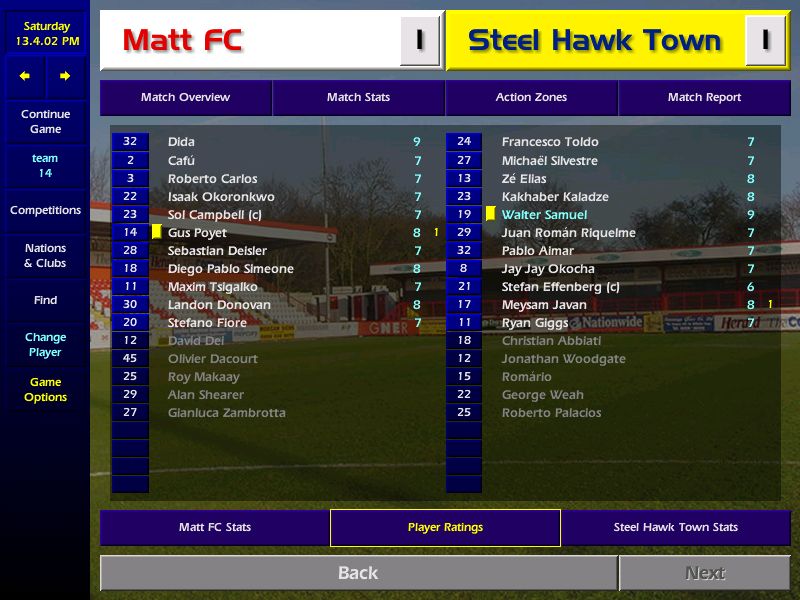The width and height of the screenshot is (800, 600).
Task: Open Nations & Clubs menu
Action: click(45, 255)
